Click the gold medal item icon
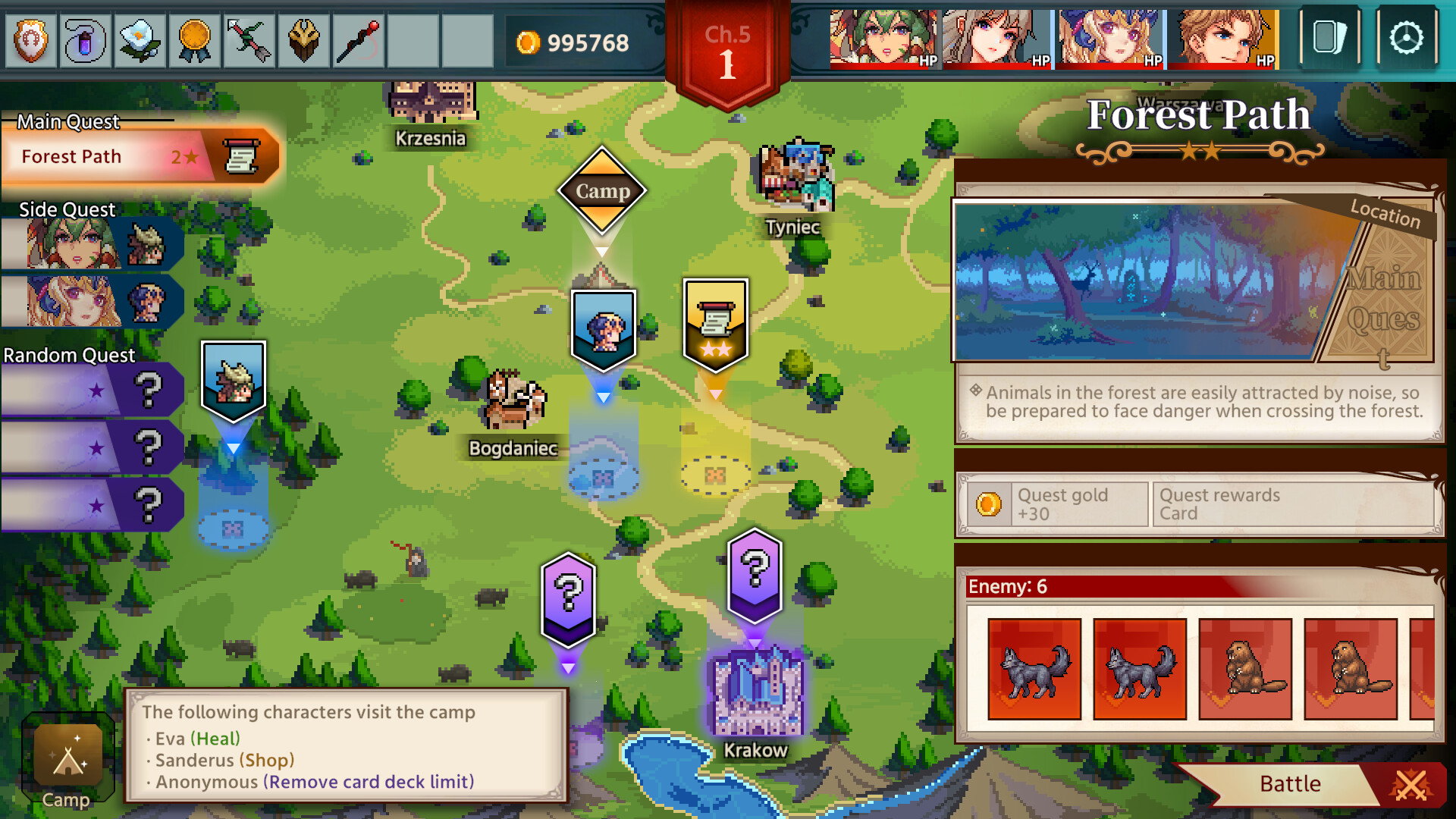The height and width of the screenshot is (819, 1456). tap(194, 41)
